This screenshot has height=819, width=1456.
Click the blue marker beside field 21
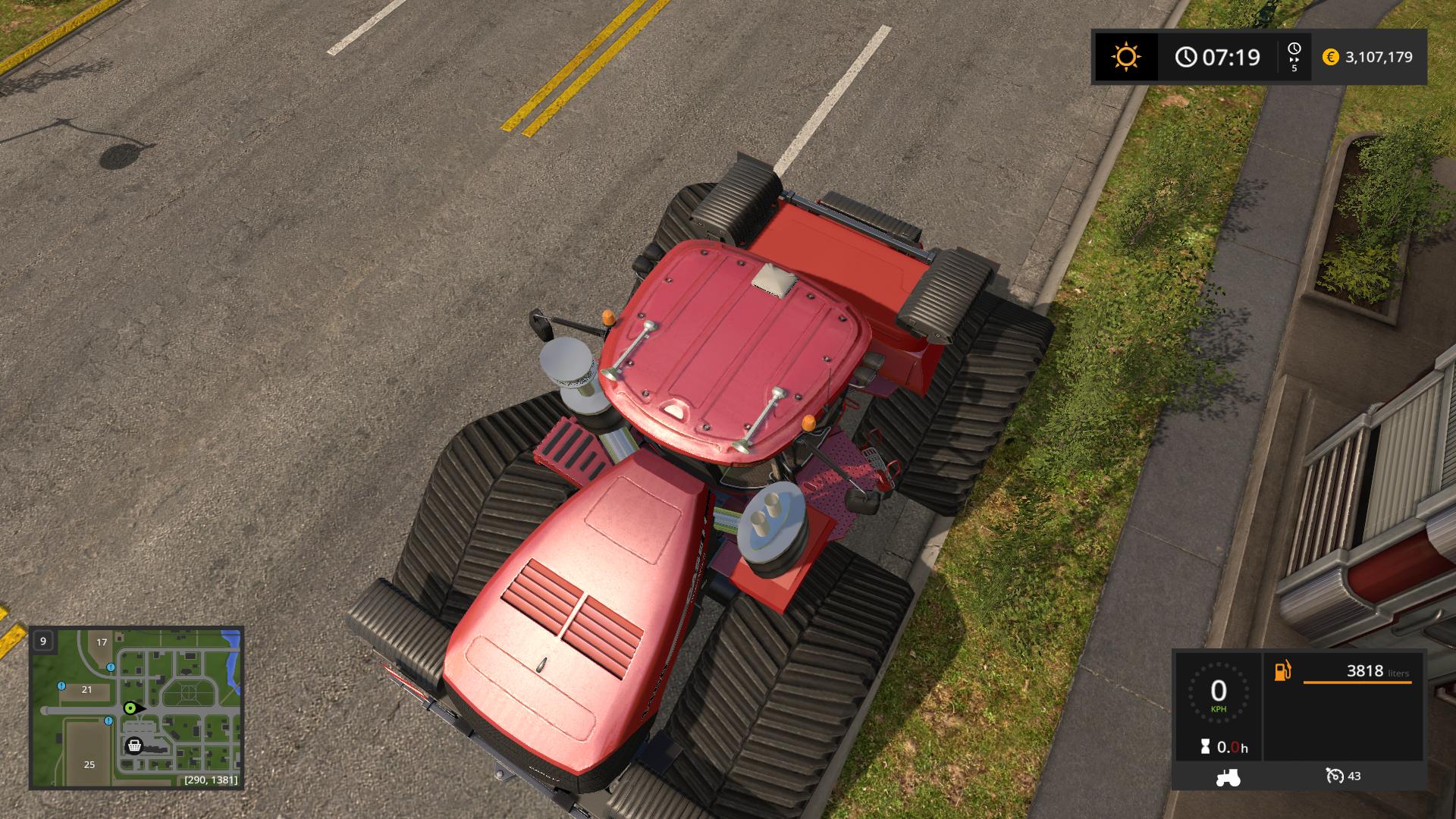tap(61, 686)
